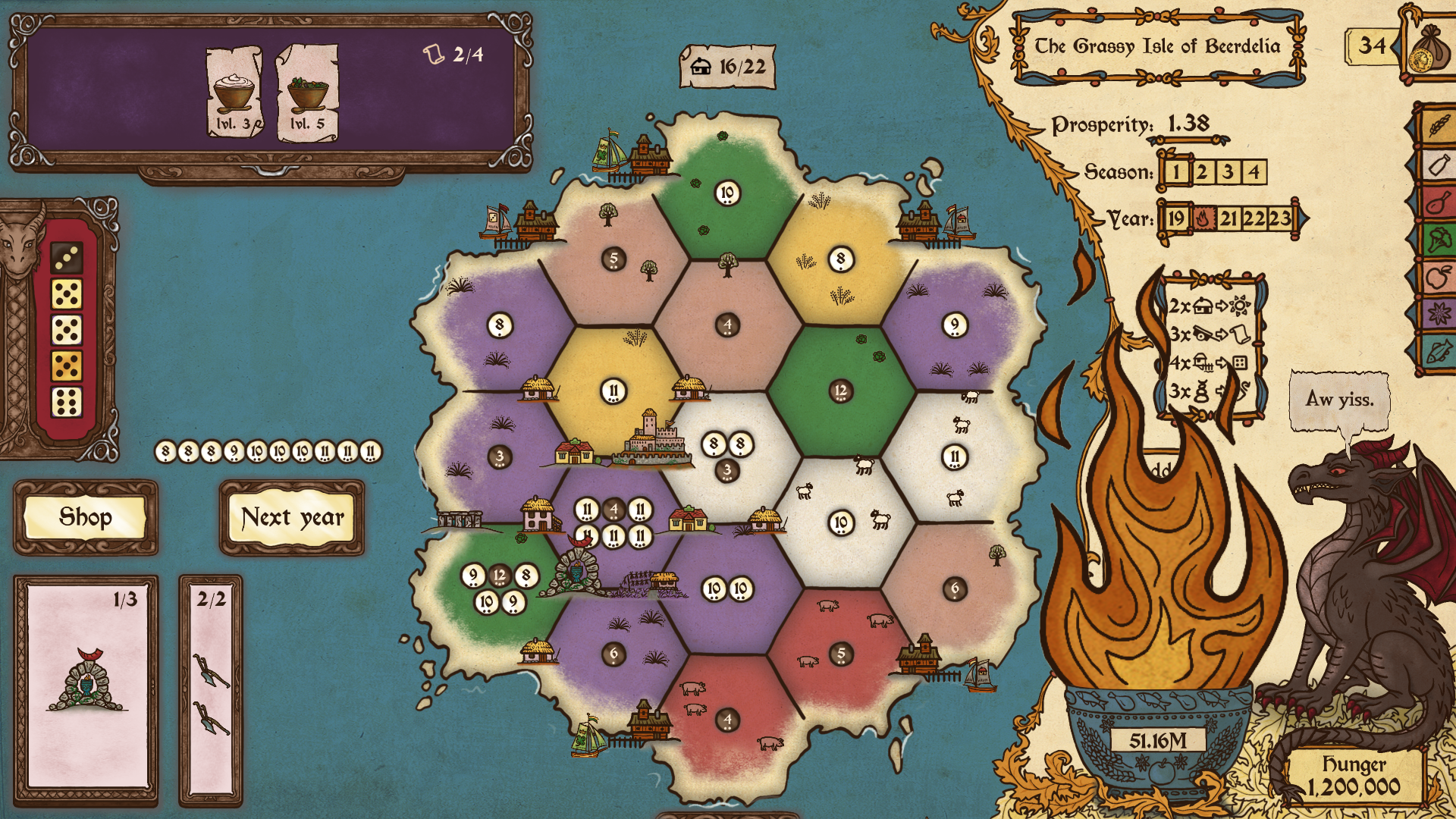Open the meat drumstick resource tab
The image size is (1456, 819).
point(1439,202)
